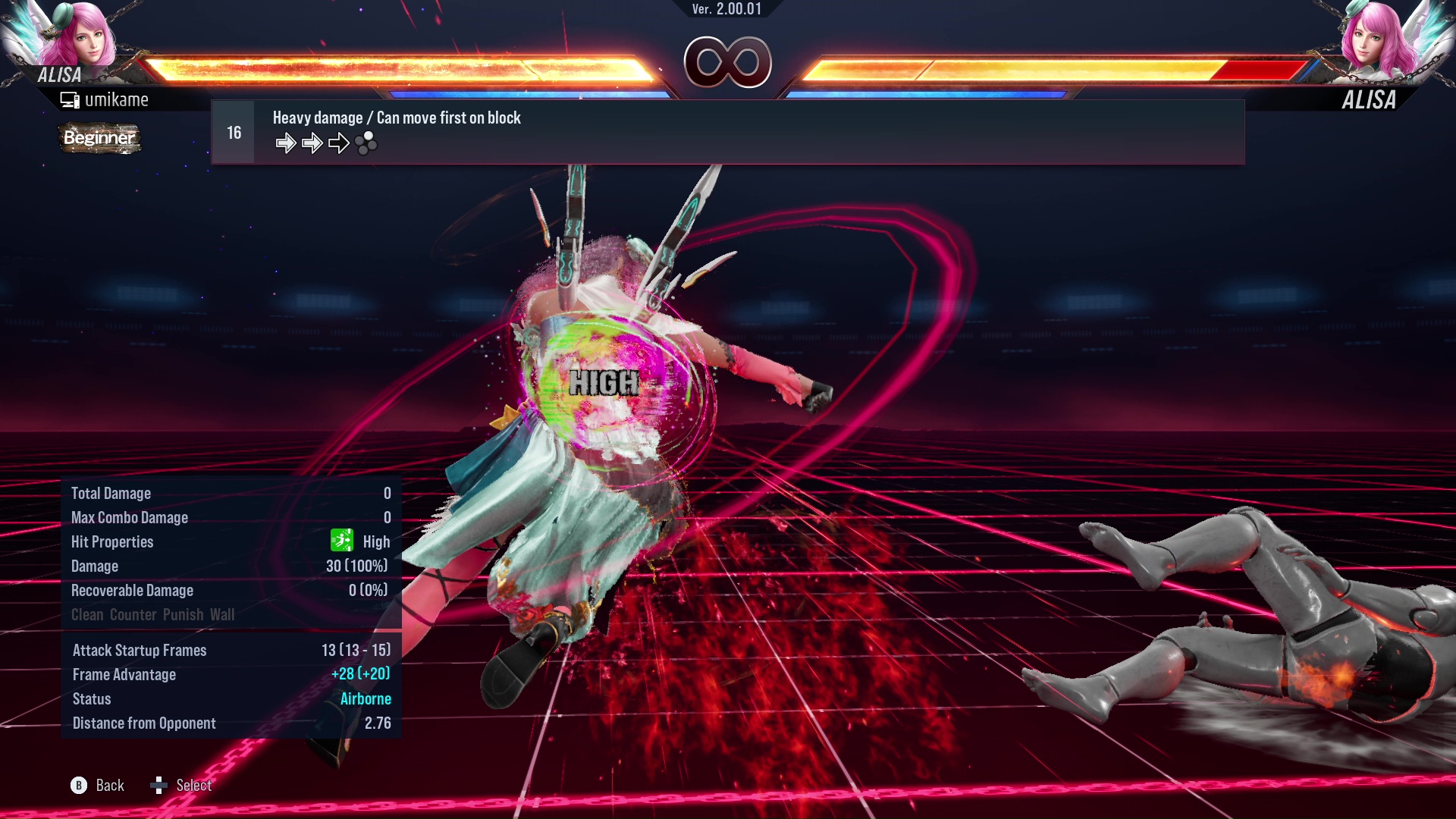Click the green launcher Hit Properties icon

[342, 541]
